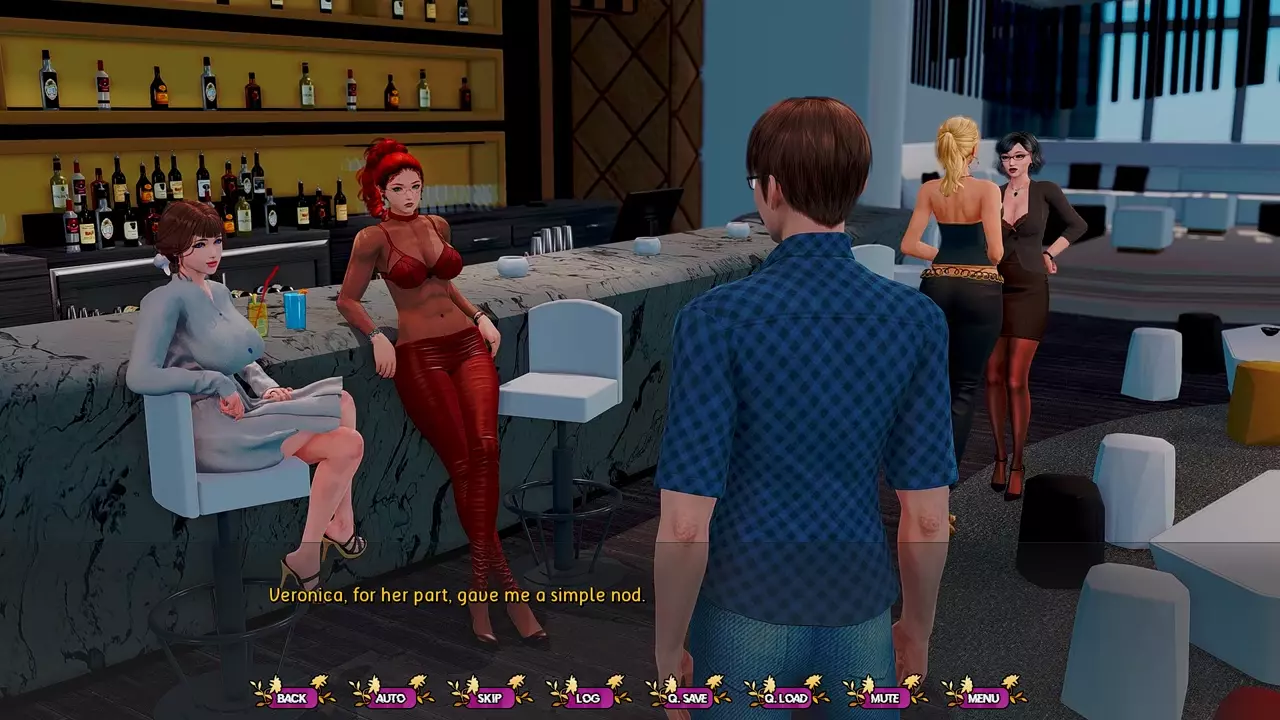Image resolution: width=1280 pixels, height=720 pixels.
Task: Activate the SKIP button
Action: tap(489, 697)
